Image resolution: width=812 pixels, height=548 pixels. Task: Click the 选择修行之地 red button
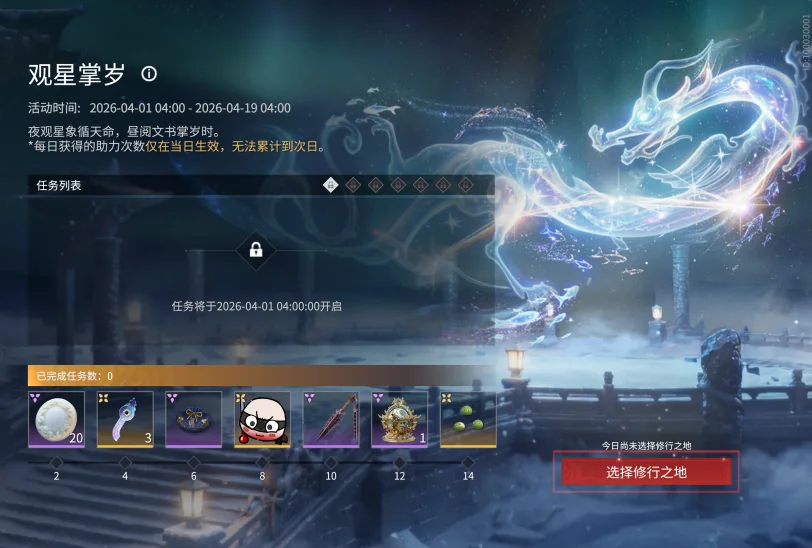(x=646, y=471)
